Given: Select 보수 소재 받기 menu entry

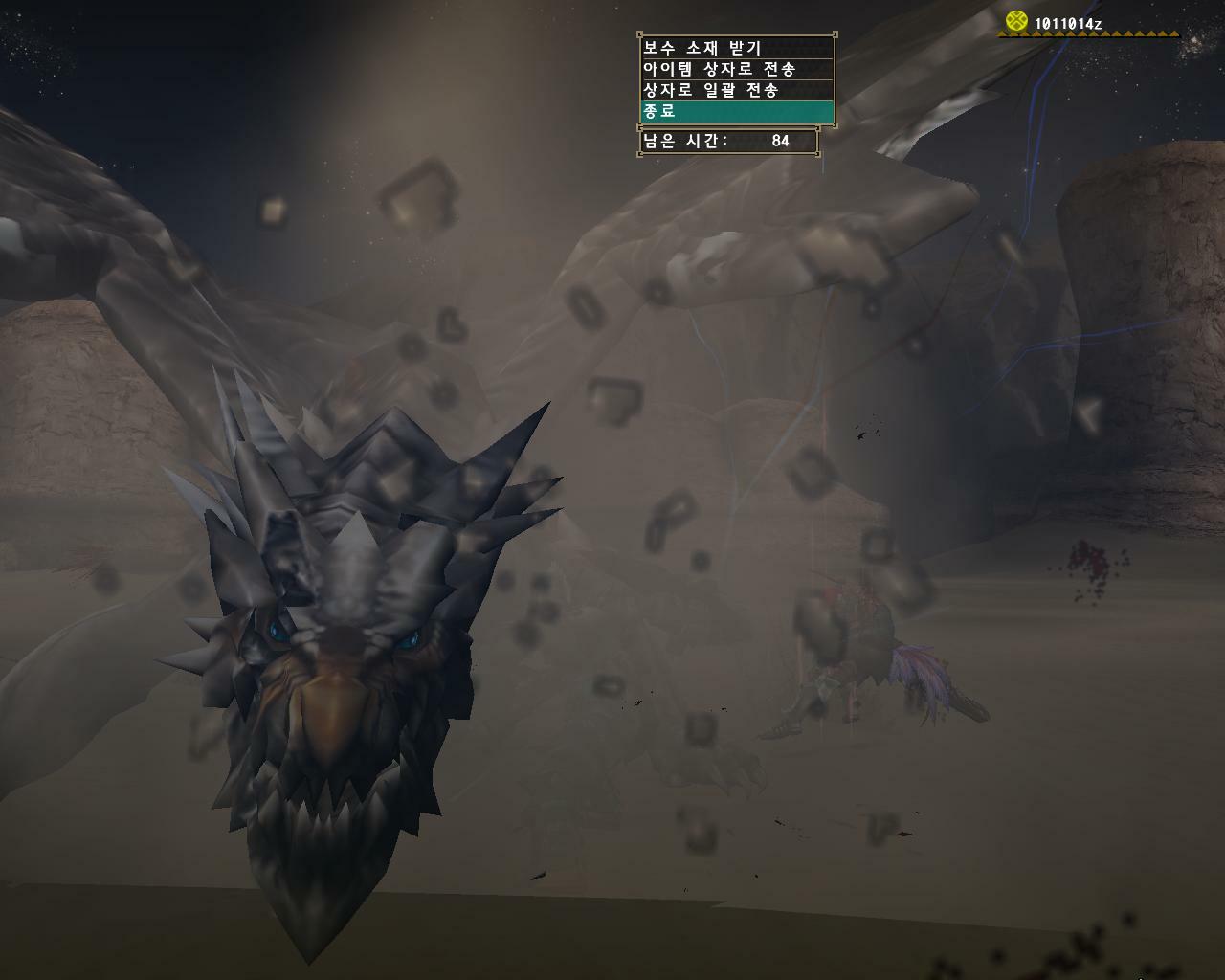Looking at the screenshot, I should point(736,48).
